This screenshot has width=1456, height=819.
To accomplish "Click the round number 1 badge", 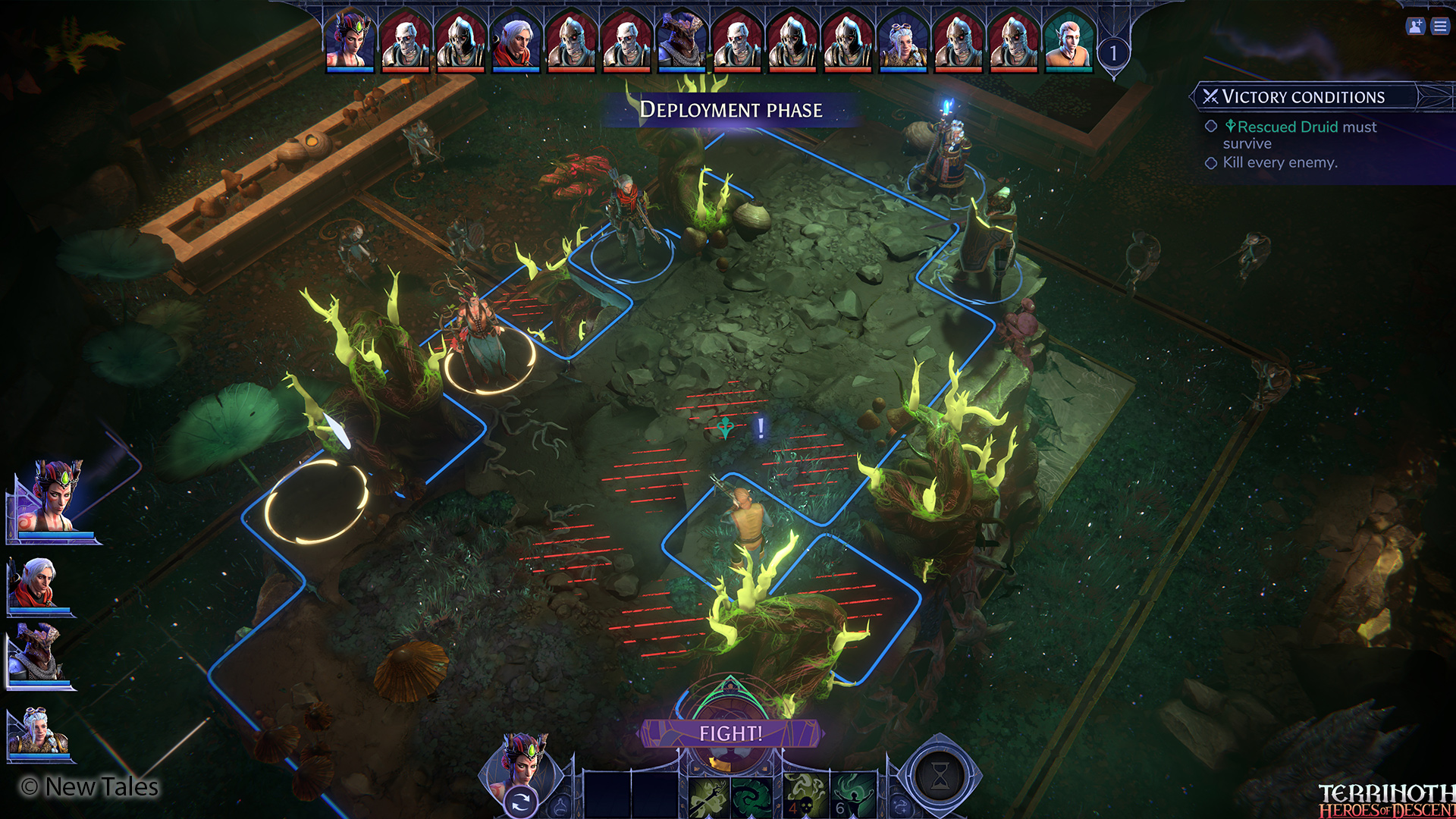I will coord(1113,53).
